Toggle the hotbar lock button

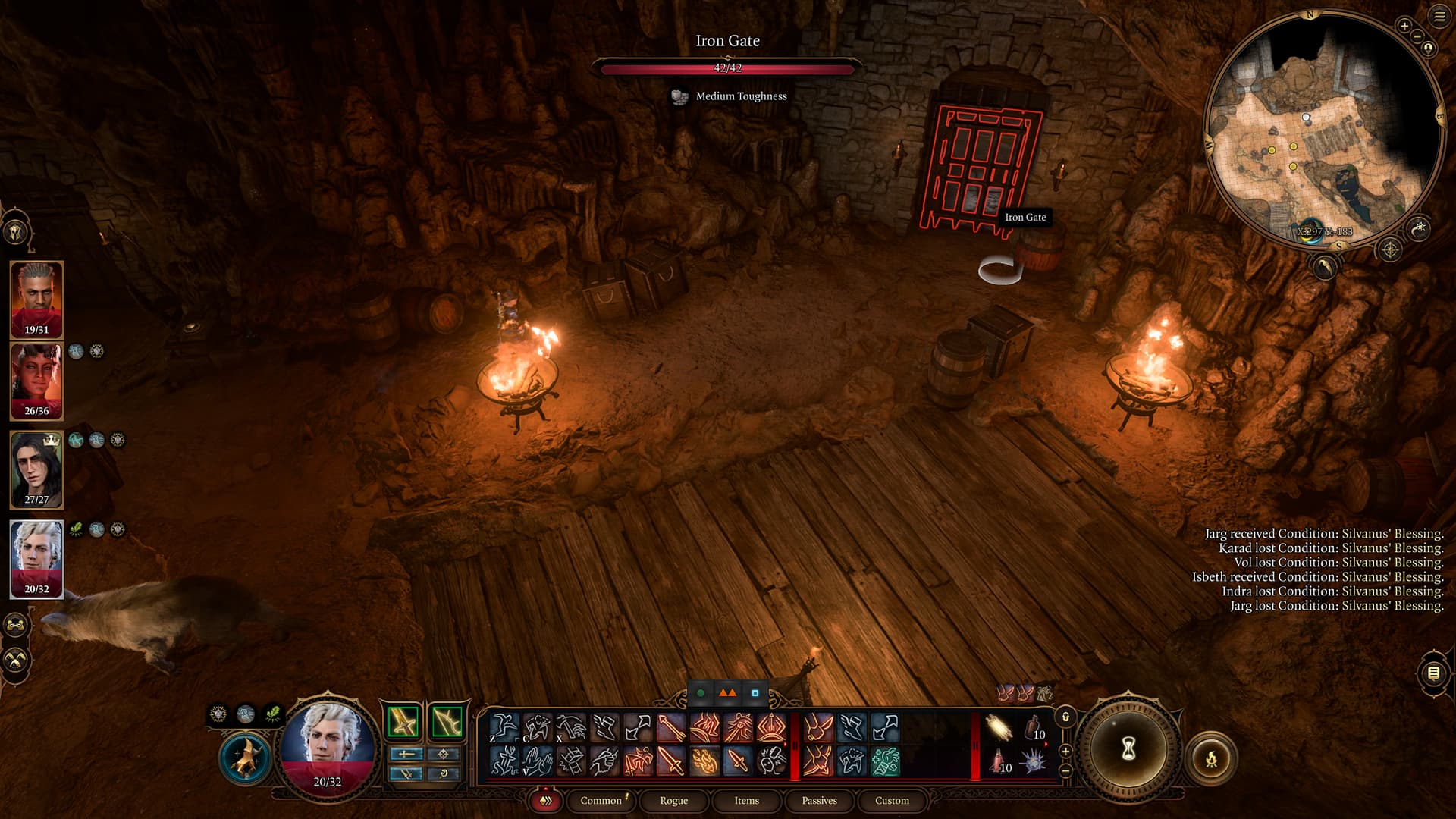[x=1065, y=717]
